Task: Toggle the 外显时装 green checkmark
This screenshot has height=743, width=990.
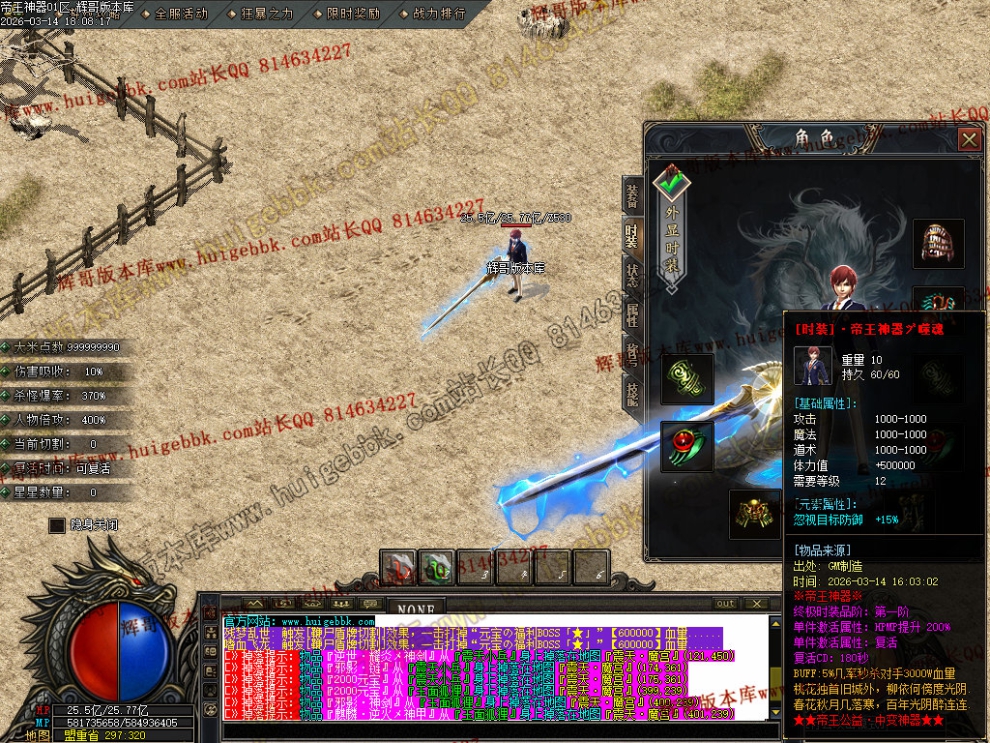Action: (672, 183)
